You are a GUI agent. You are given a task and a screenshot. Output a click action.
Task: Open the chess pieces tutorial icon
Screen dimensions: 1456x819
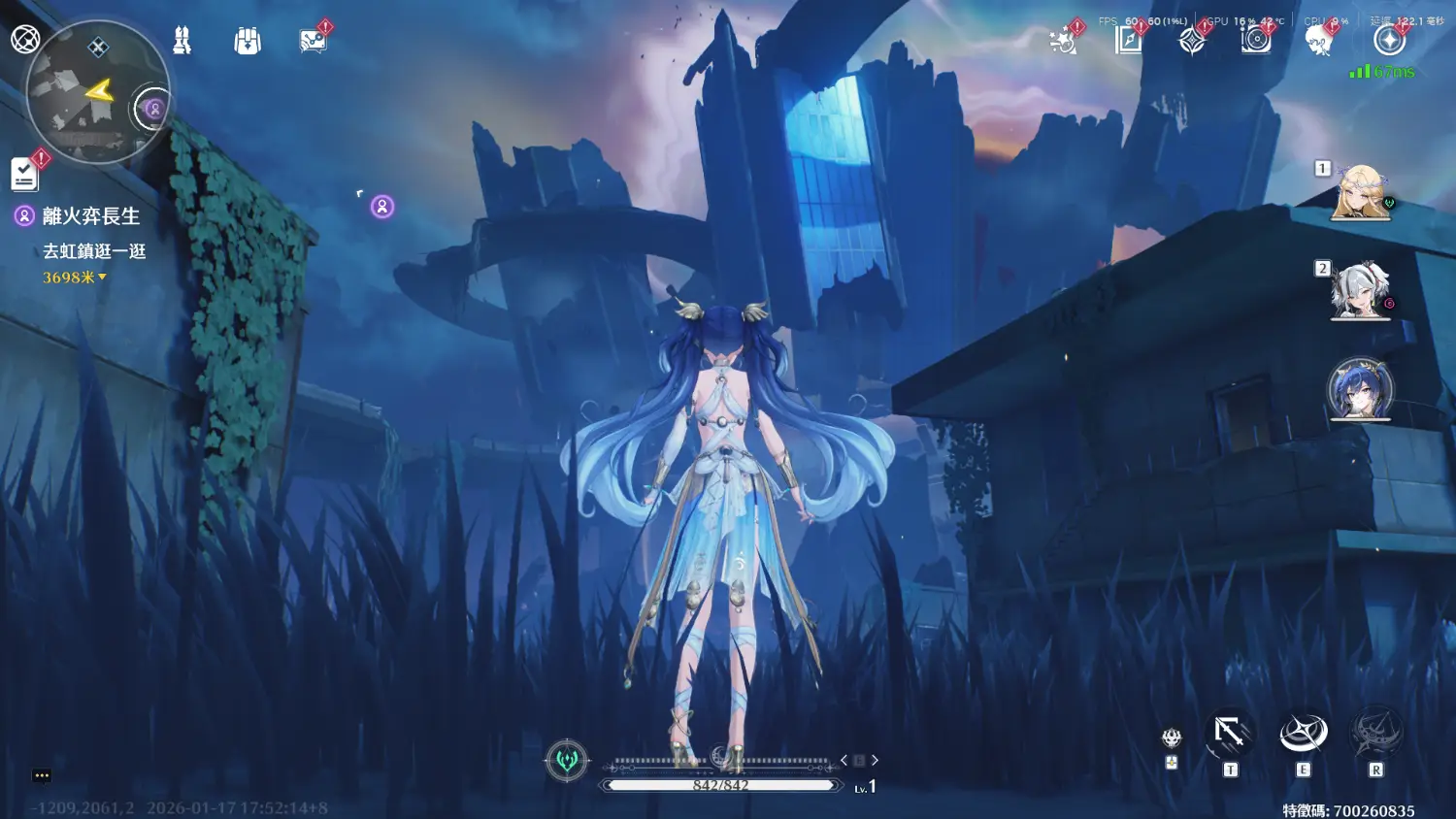click(182, 41)
